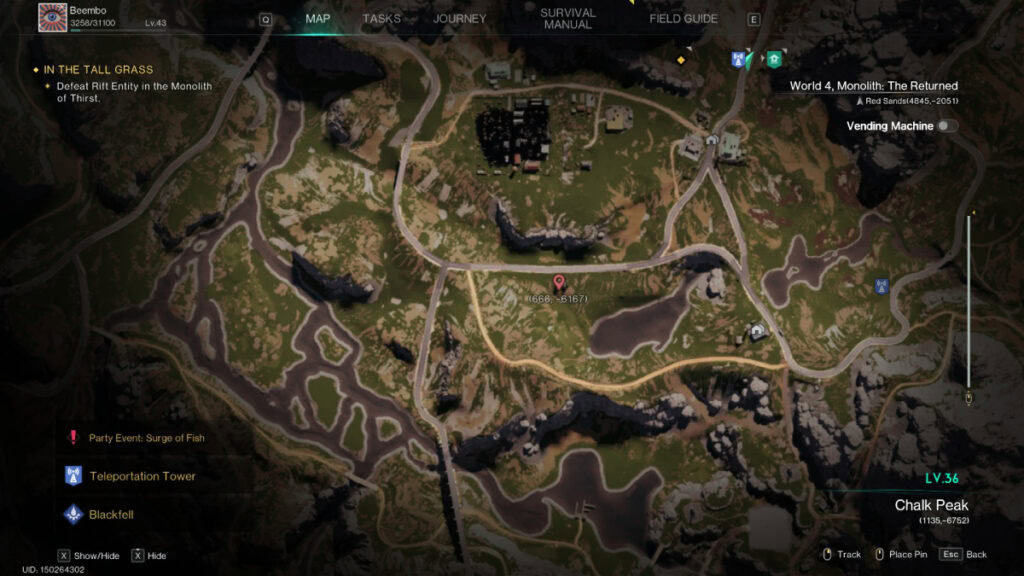Viewport: 1024px width, 576px height.
Task: Choose Teleportation Tower in the legend list
Action: tap(142, 476)
